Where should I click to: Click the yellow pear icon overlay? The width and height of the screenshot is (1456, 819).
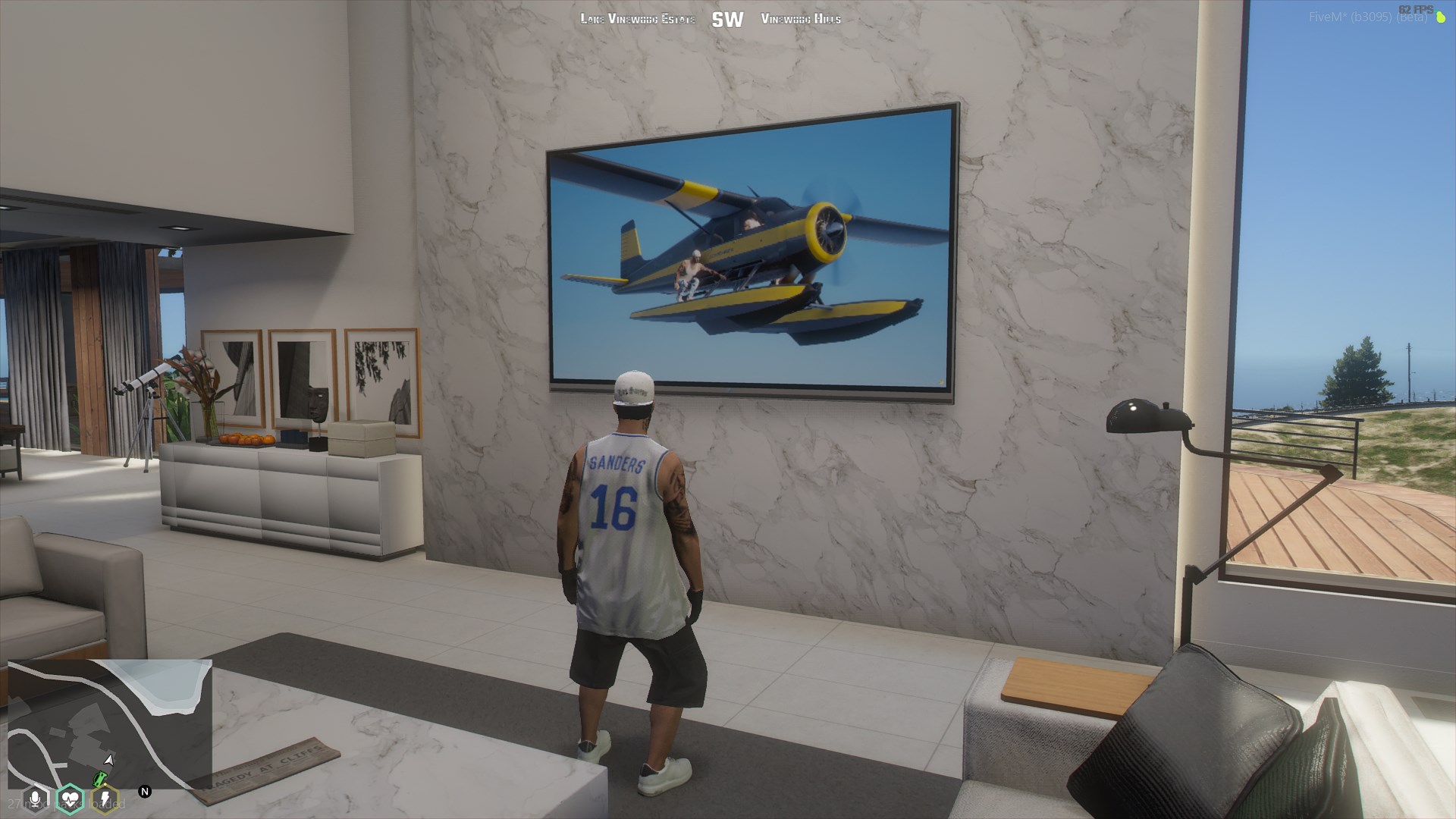point(1442,17)
